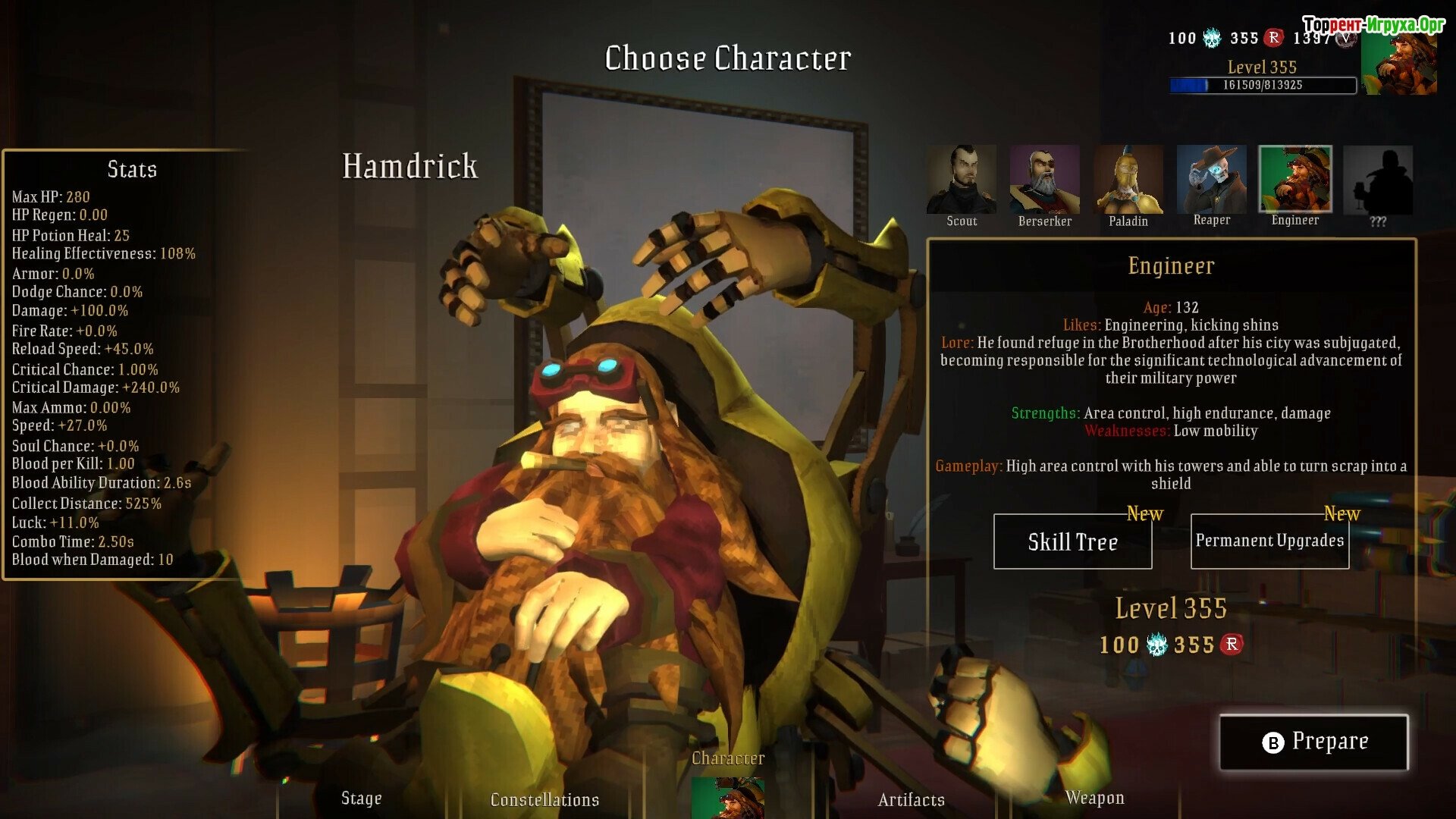
Task: Select the Scout character portrait
Action: pyautogui.click(x=961, y=180)
